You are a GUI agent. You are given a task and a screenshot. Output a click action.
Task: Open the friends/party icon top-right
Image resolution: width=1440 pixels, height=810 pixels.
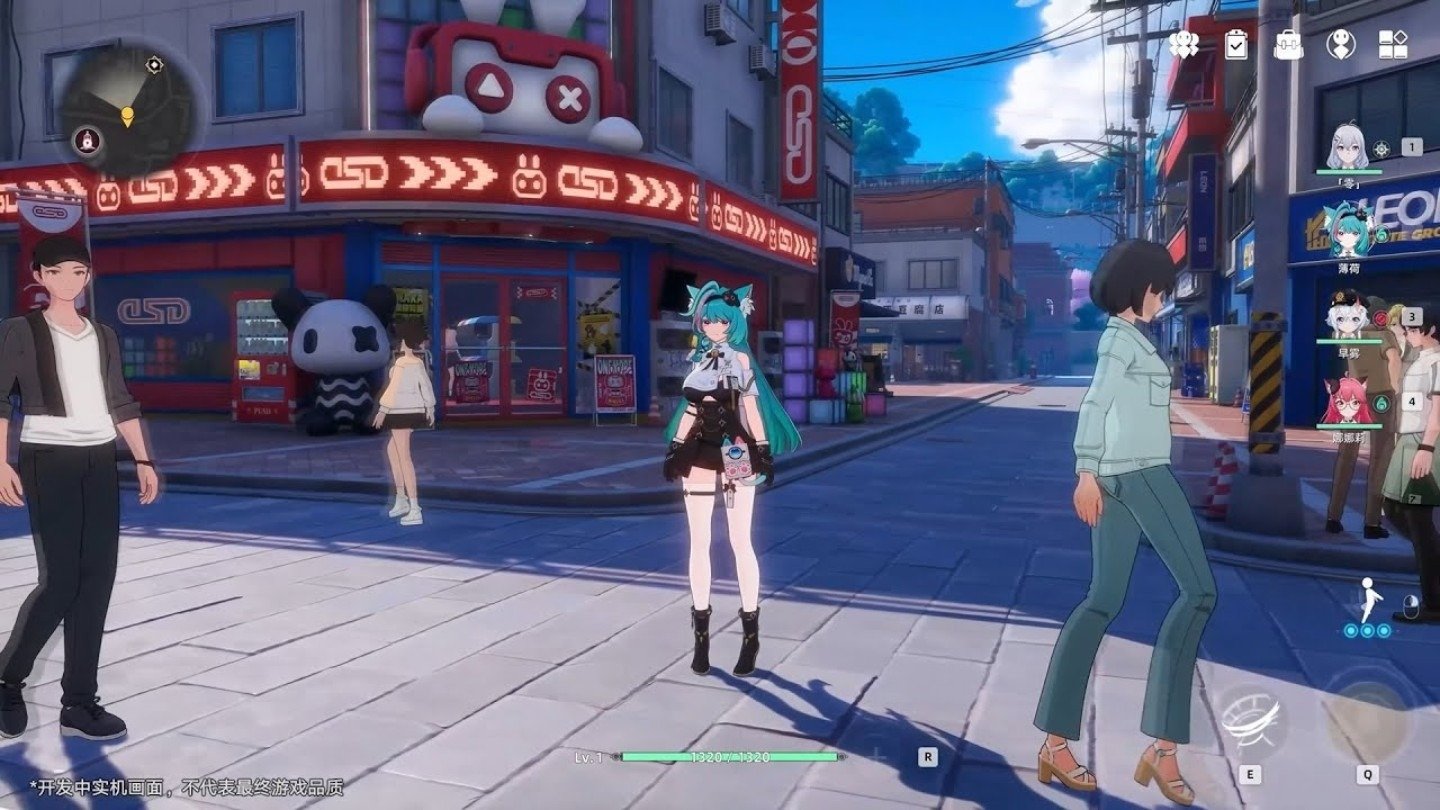click(x=1183, y=43)
